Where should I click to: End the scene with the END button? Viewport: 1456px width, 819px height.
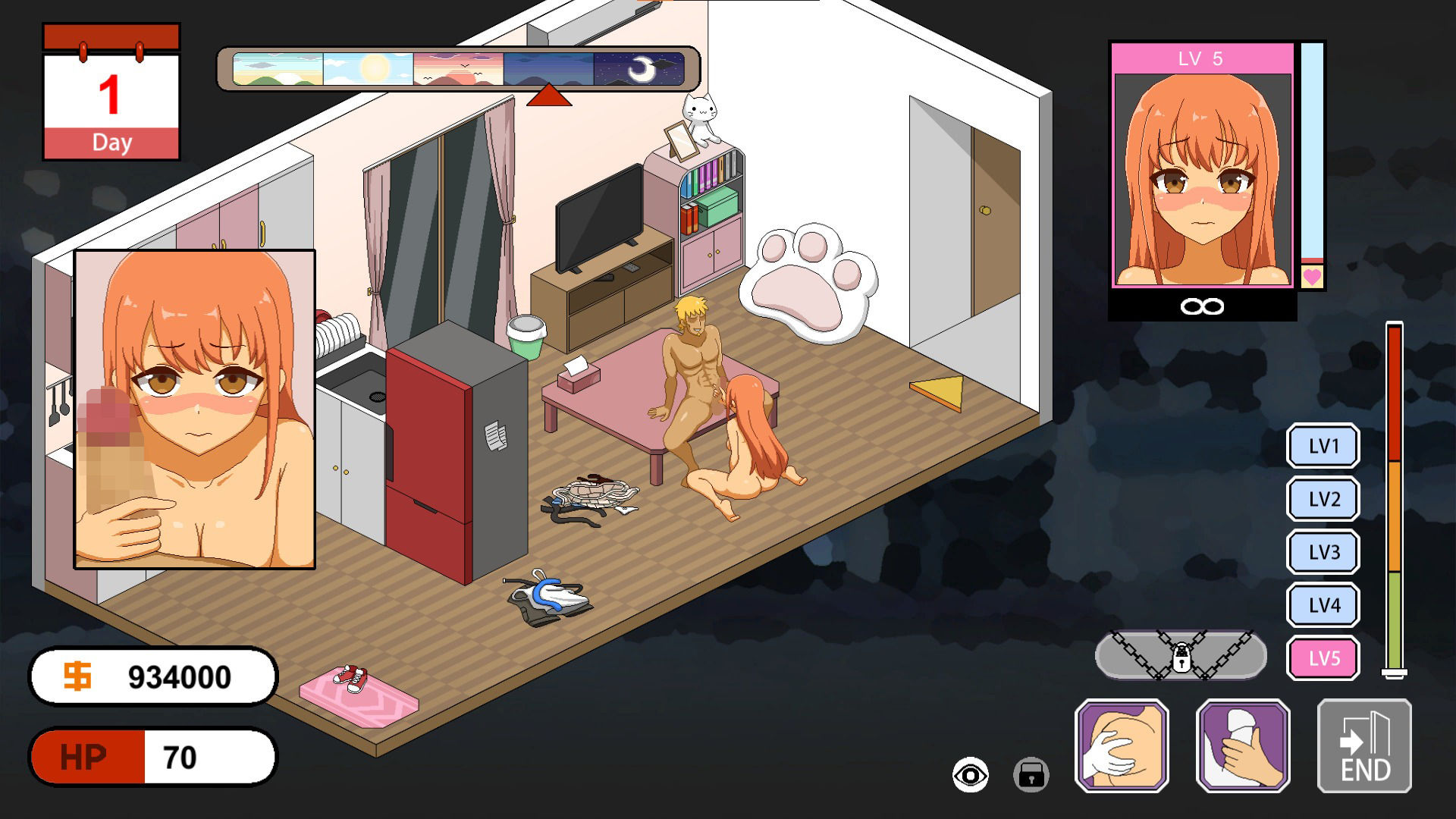coord(1364,746)
